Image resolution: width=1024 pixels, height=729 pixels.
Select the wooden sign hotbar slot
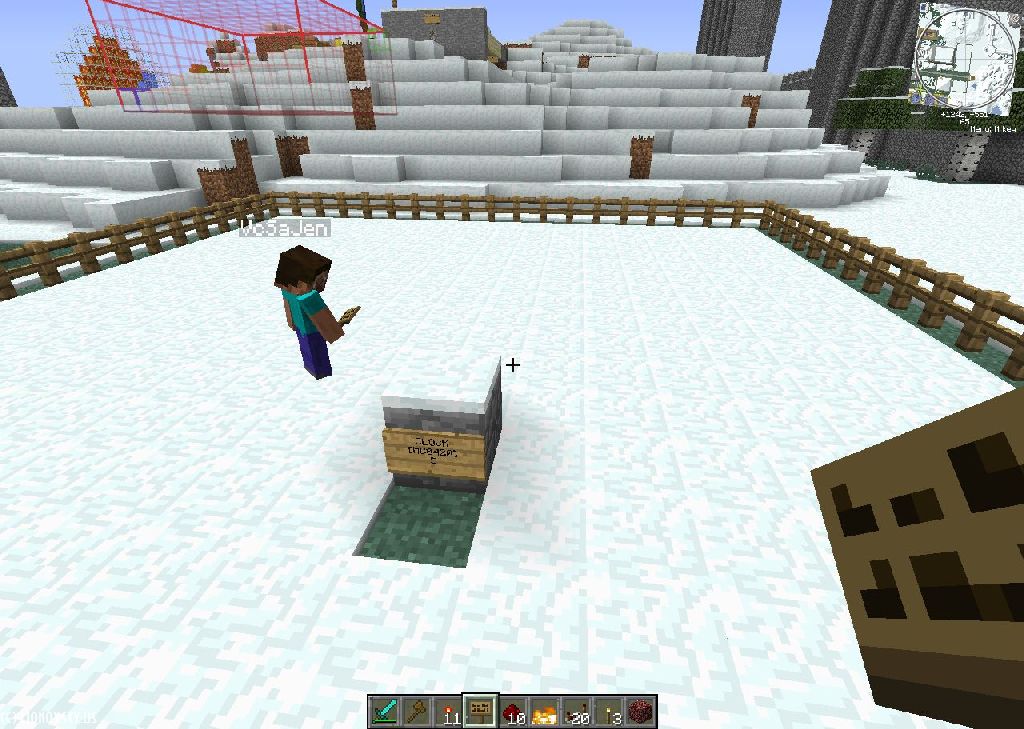coord(480,711)
